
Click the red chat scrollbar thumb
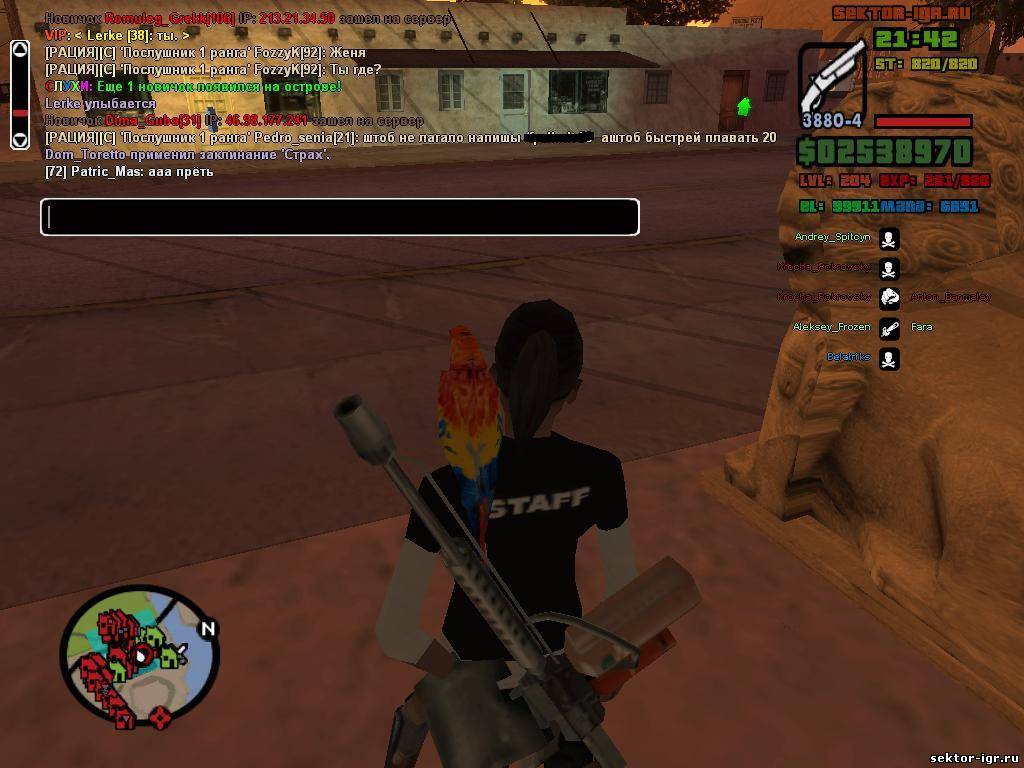(19, 111)
